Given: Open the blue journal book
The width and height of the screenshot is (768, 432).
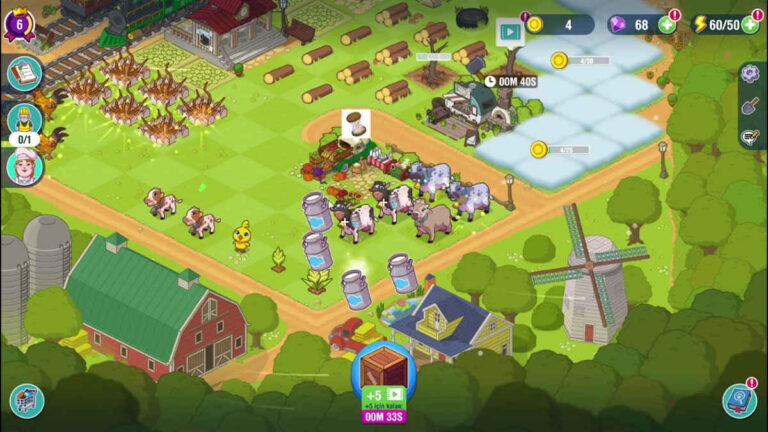Looking at the screenshot, I should 740,400.
